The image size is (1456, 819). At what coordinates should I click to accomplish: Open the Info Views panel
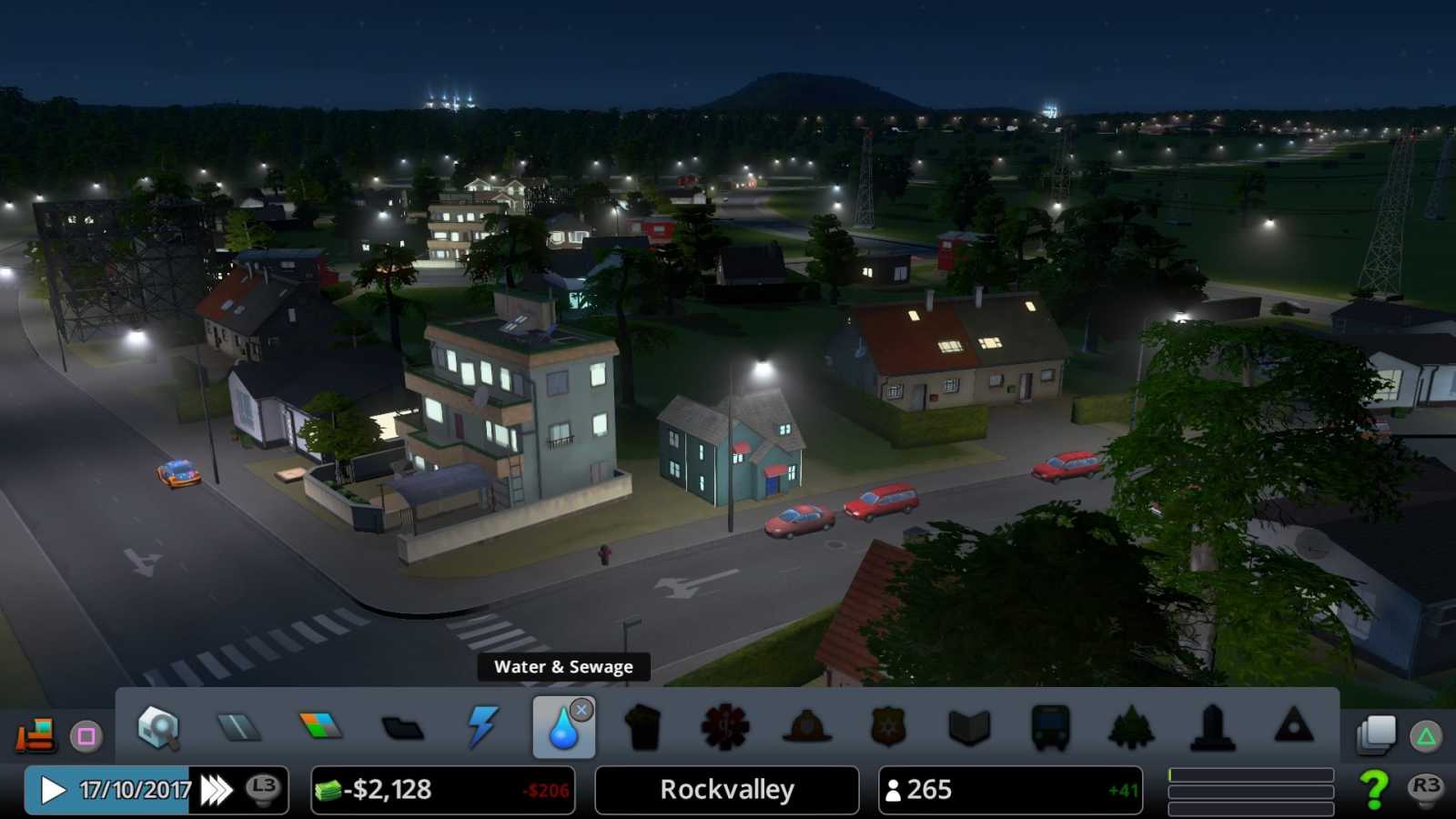(x=157, y=728)
